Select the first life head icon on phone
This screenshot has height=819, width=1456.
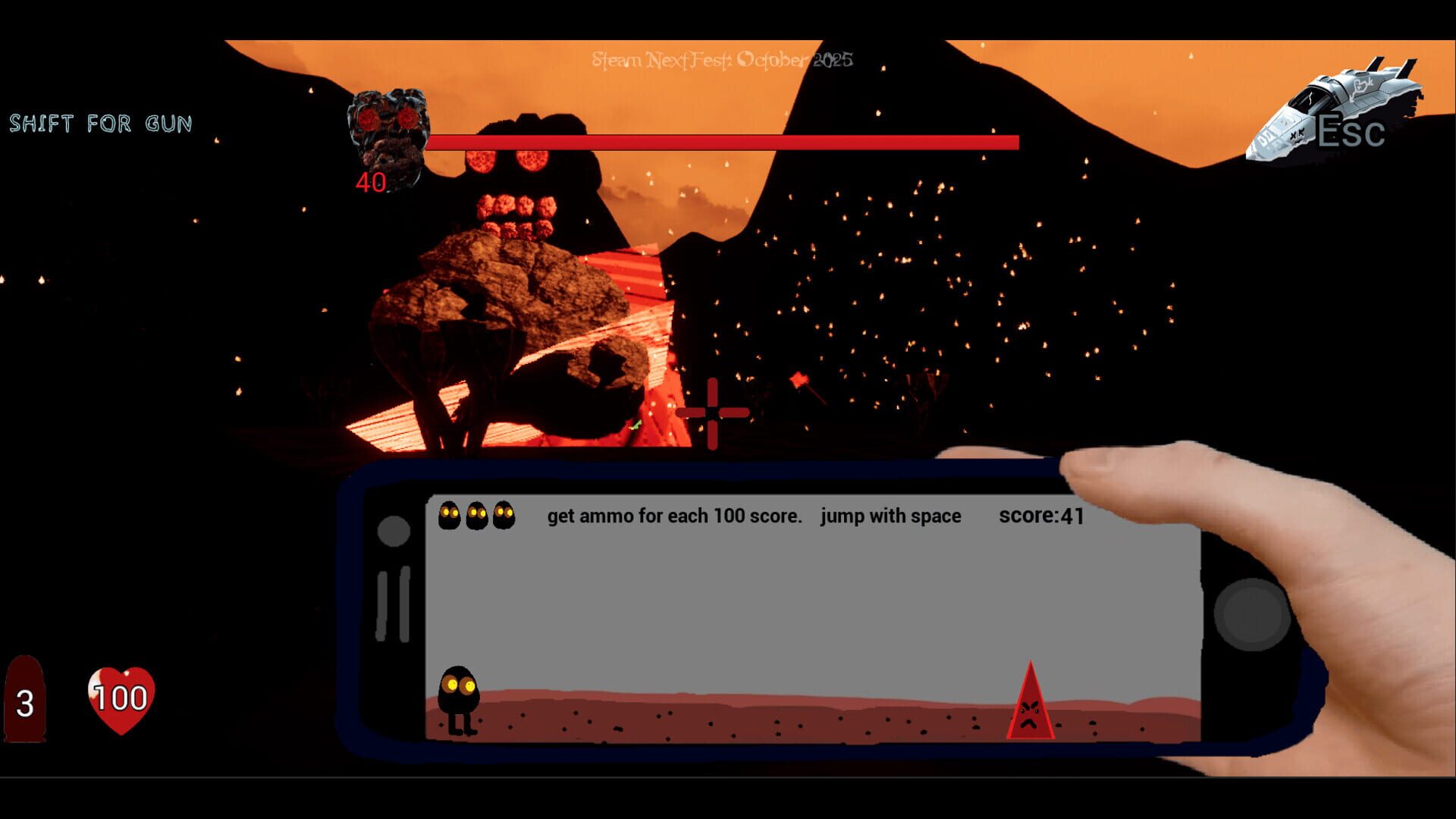(449, 515)
